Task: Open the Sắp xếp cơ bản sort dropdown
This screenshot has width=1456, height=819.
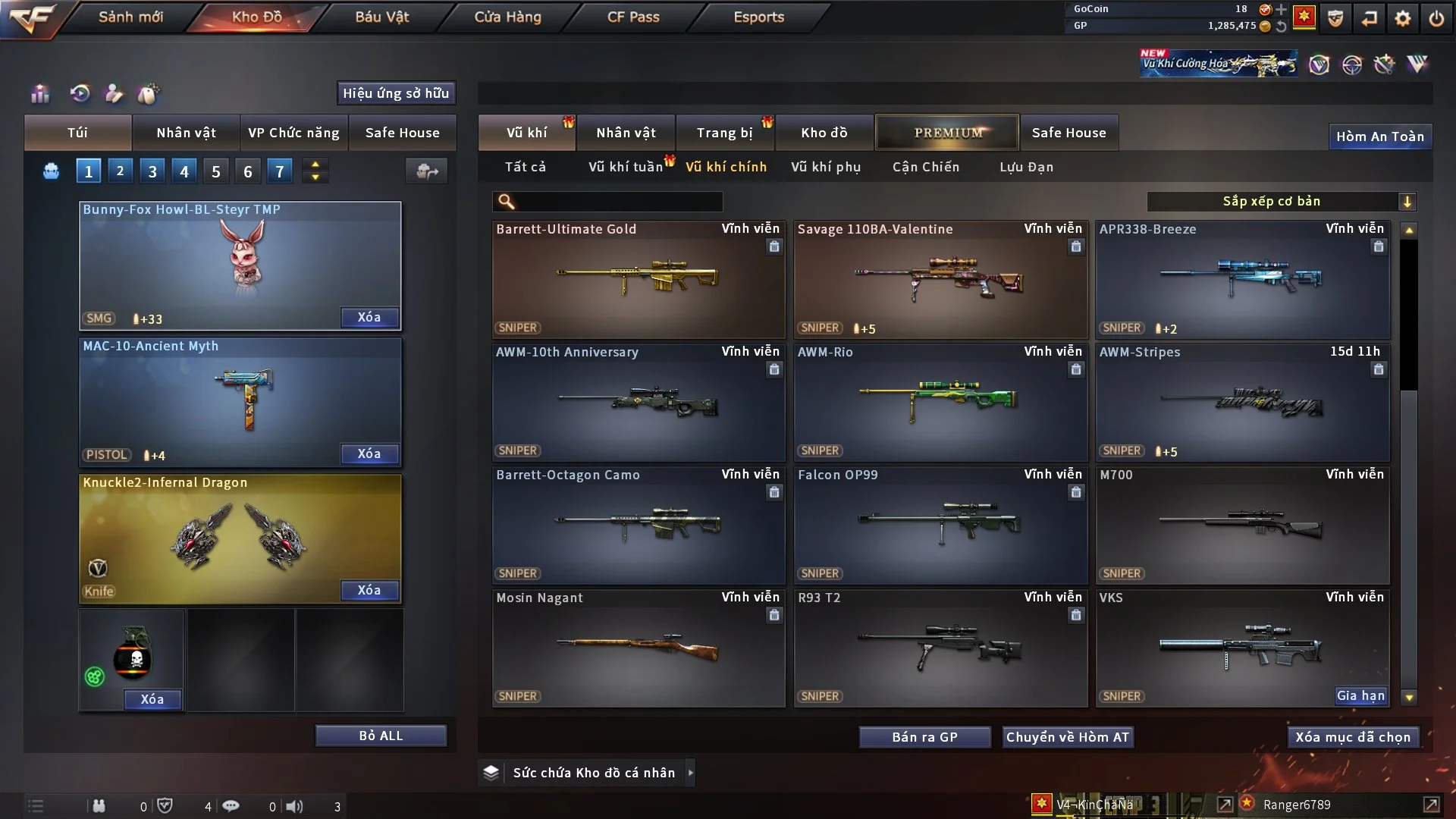Action: coord(1281,201)
